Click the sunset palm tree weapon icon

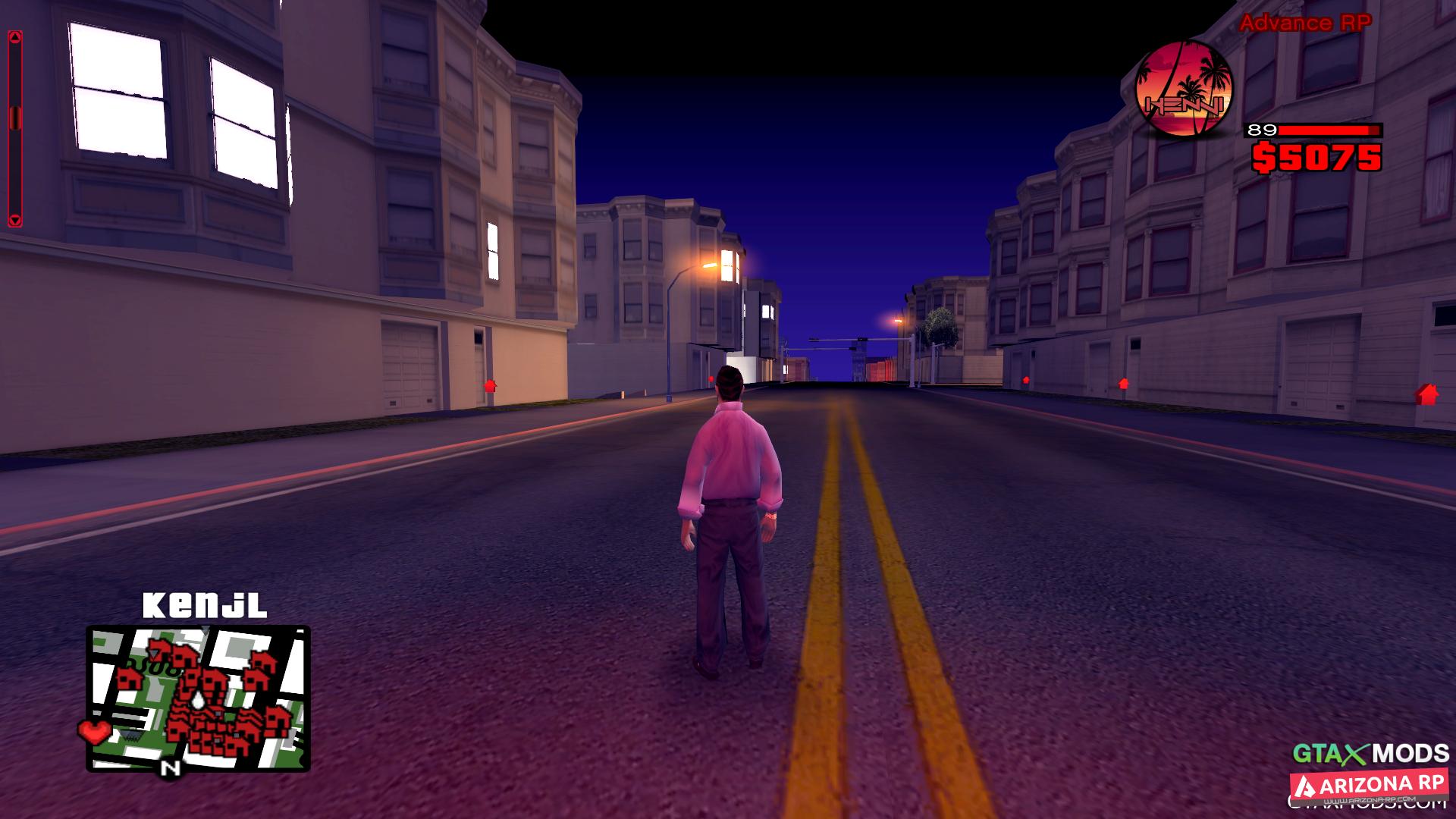coord(1183,90)
